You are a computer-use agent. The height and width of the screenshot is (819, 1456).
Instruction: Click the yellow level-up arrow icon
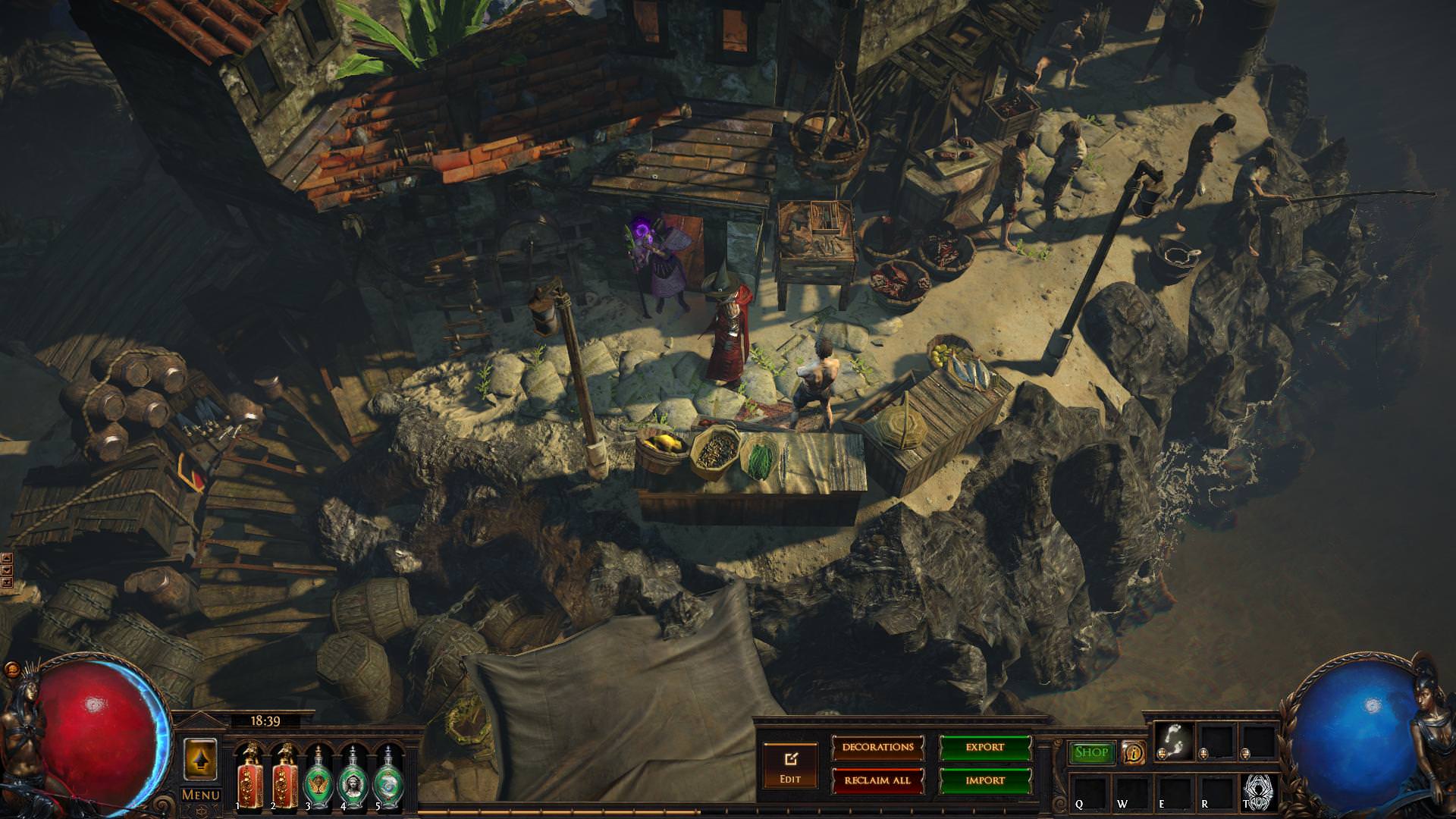pyautogui.click(x=200, y=759)
